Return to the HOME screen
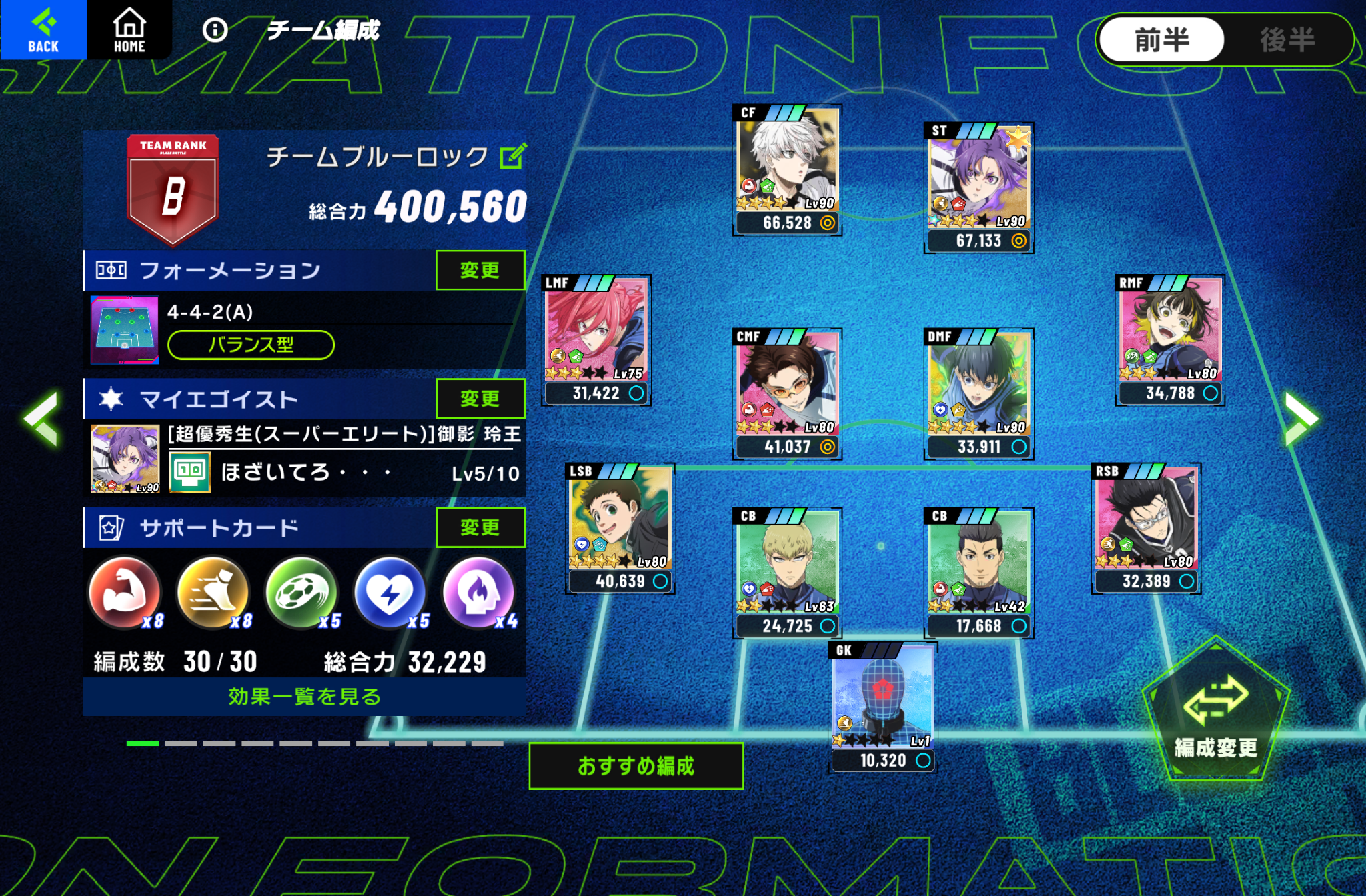The height and width of the screenshot is (896, 1366). coord(129,29)
